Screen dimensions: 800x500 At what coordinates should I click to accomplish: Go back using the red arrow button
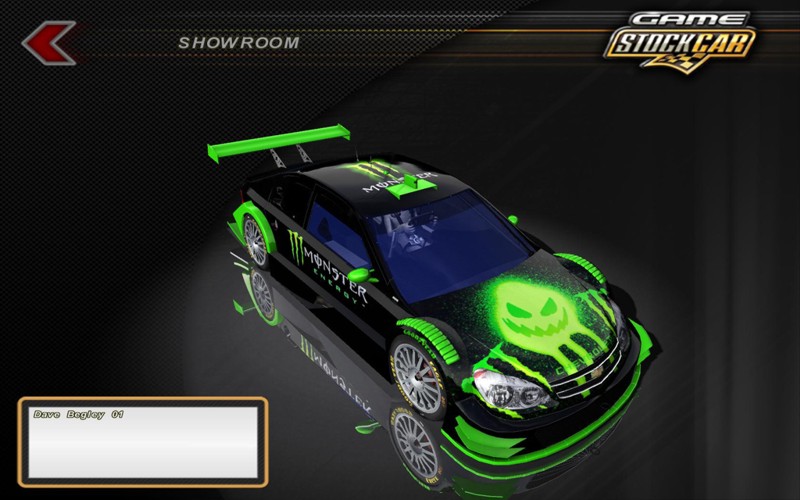(47, 42)
